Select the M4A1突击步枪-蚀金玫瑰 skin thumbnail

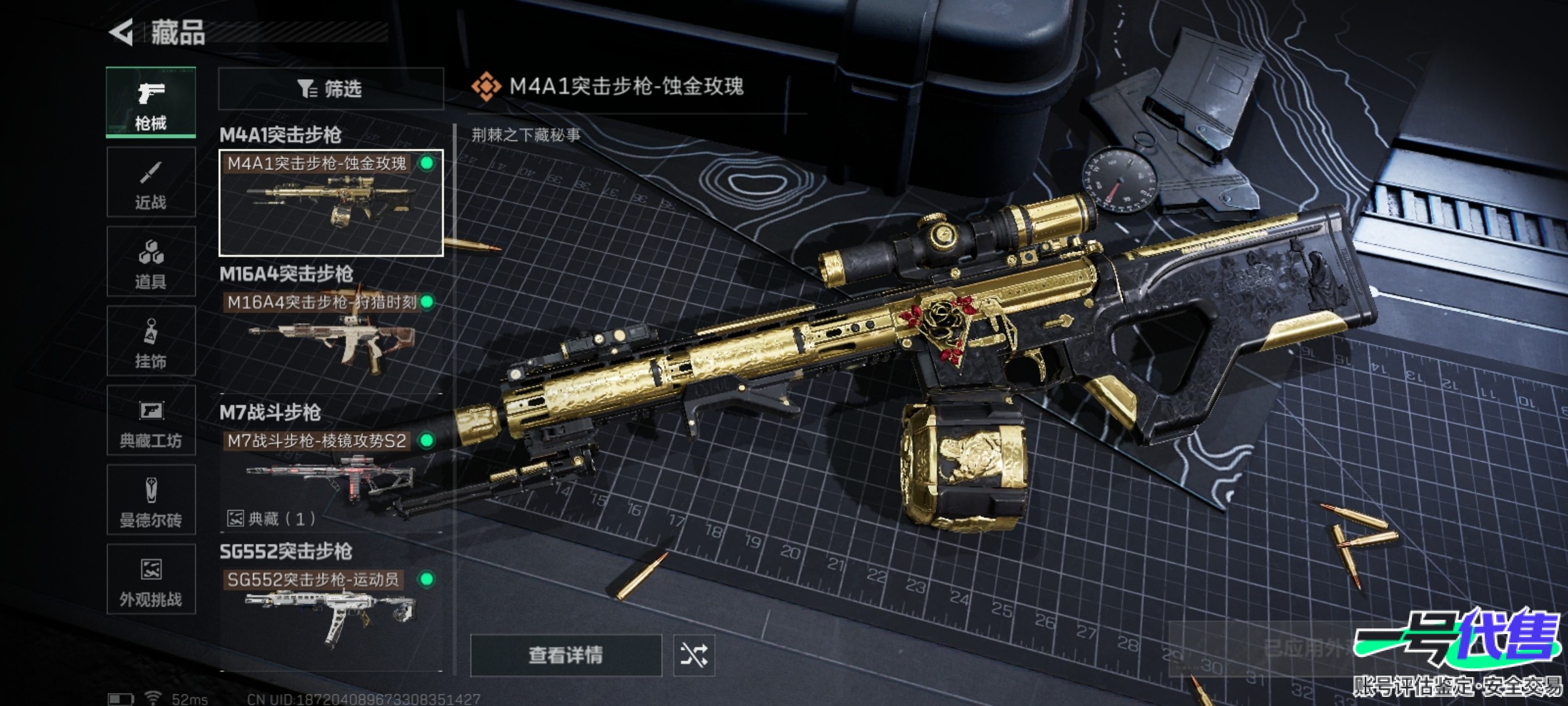(x=331, y=203)
